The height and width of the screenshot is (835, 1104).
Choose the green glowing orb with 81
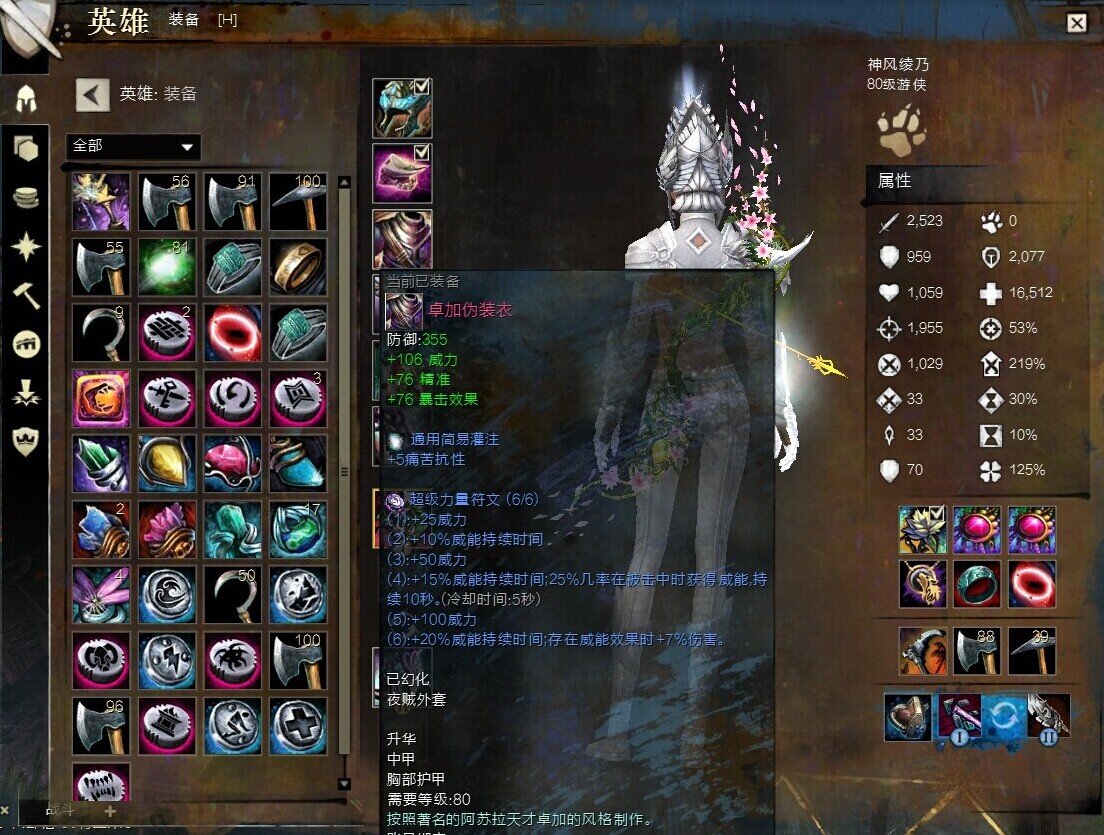pyautogui.click(x=166, y=267)
